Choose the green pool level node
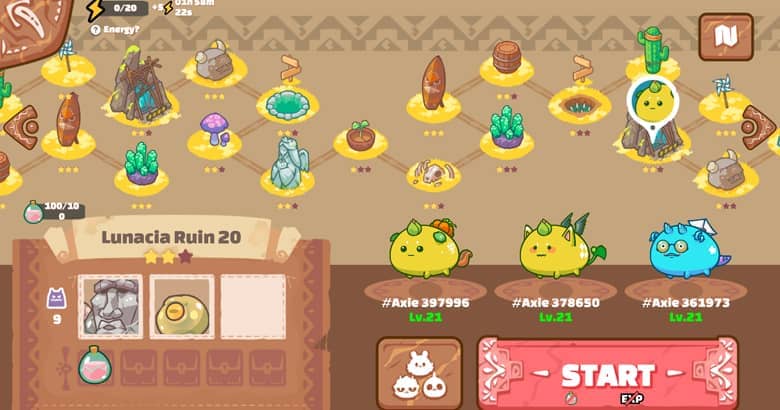780x410 pixels. (287, 103)
